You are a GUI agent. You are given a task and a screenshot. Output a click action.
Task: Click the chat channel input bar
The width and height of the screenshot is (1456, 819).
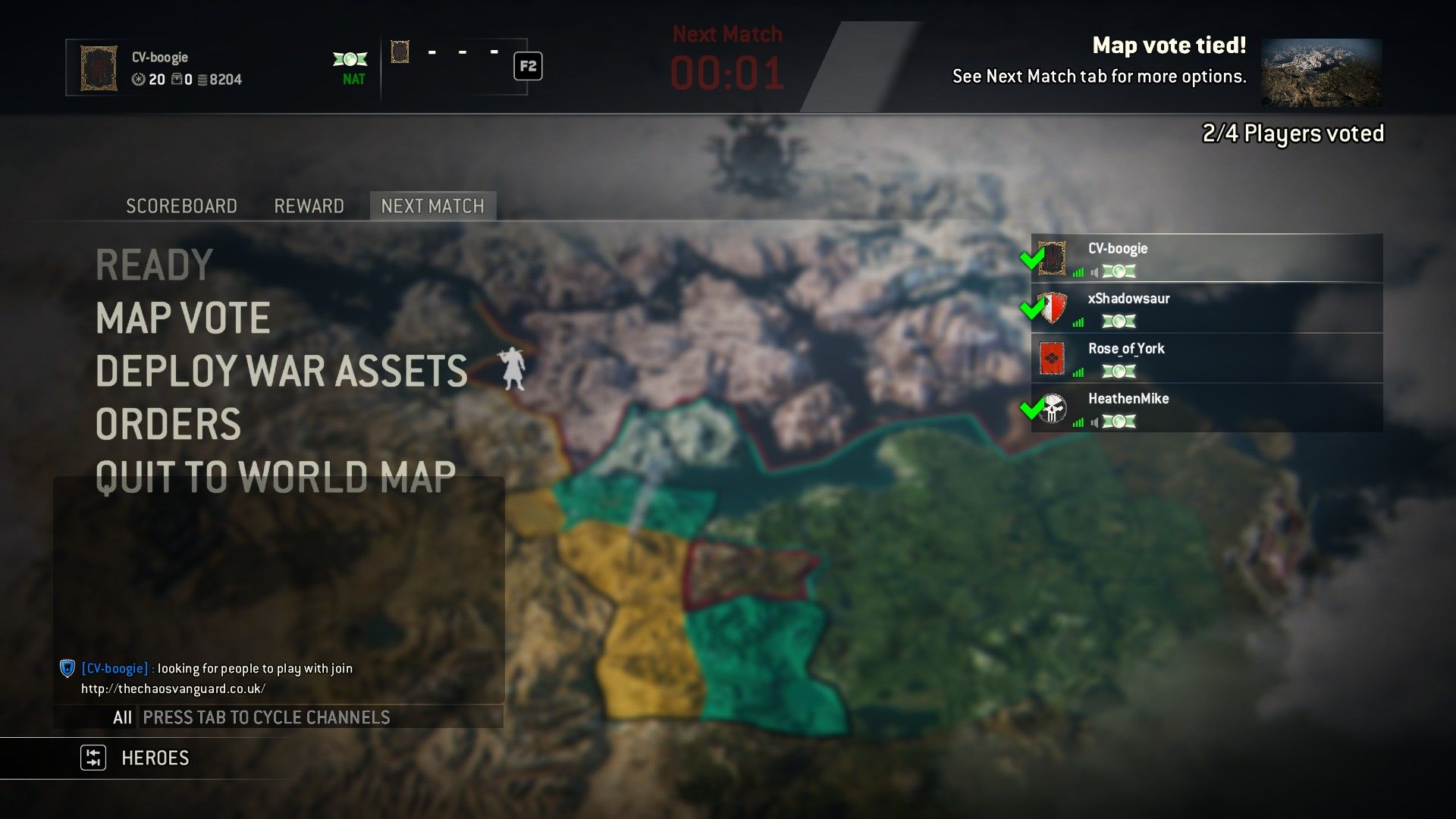[x=318, y=717]
